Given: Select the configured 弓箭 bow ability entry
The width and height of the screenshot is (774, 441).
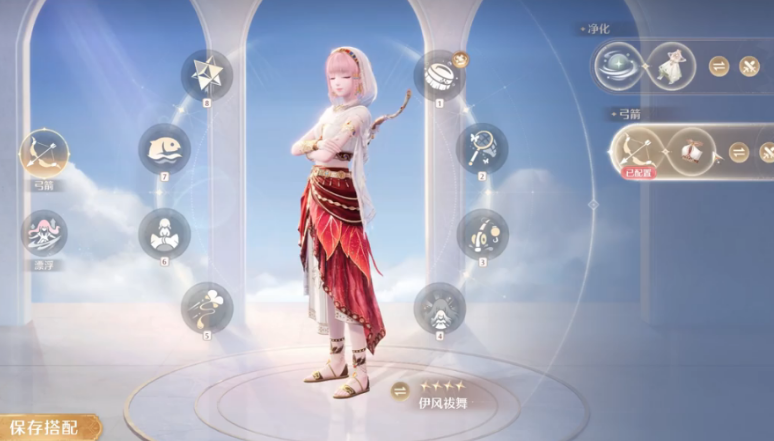Looking at the screenshot, I should 637,152.
